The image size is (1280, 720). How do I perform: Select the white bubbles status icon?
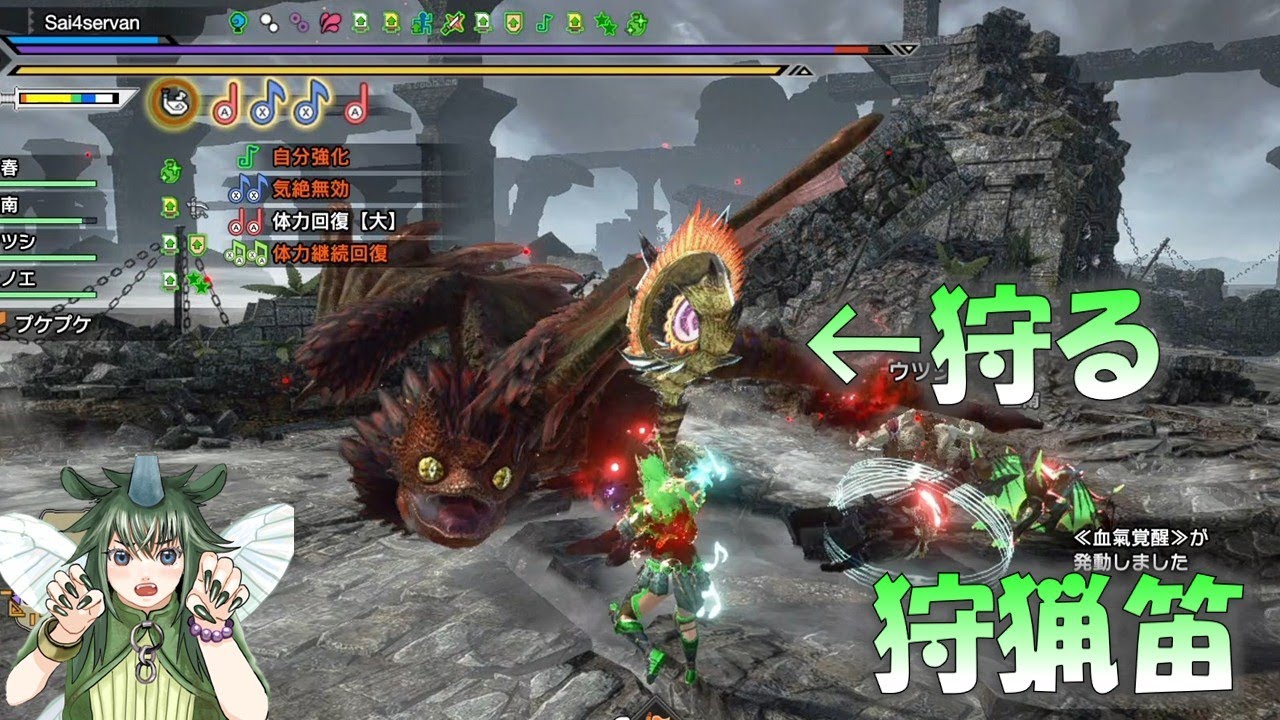[x=268, y=21]
